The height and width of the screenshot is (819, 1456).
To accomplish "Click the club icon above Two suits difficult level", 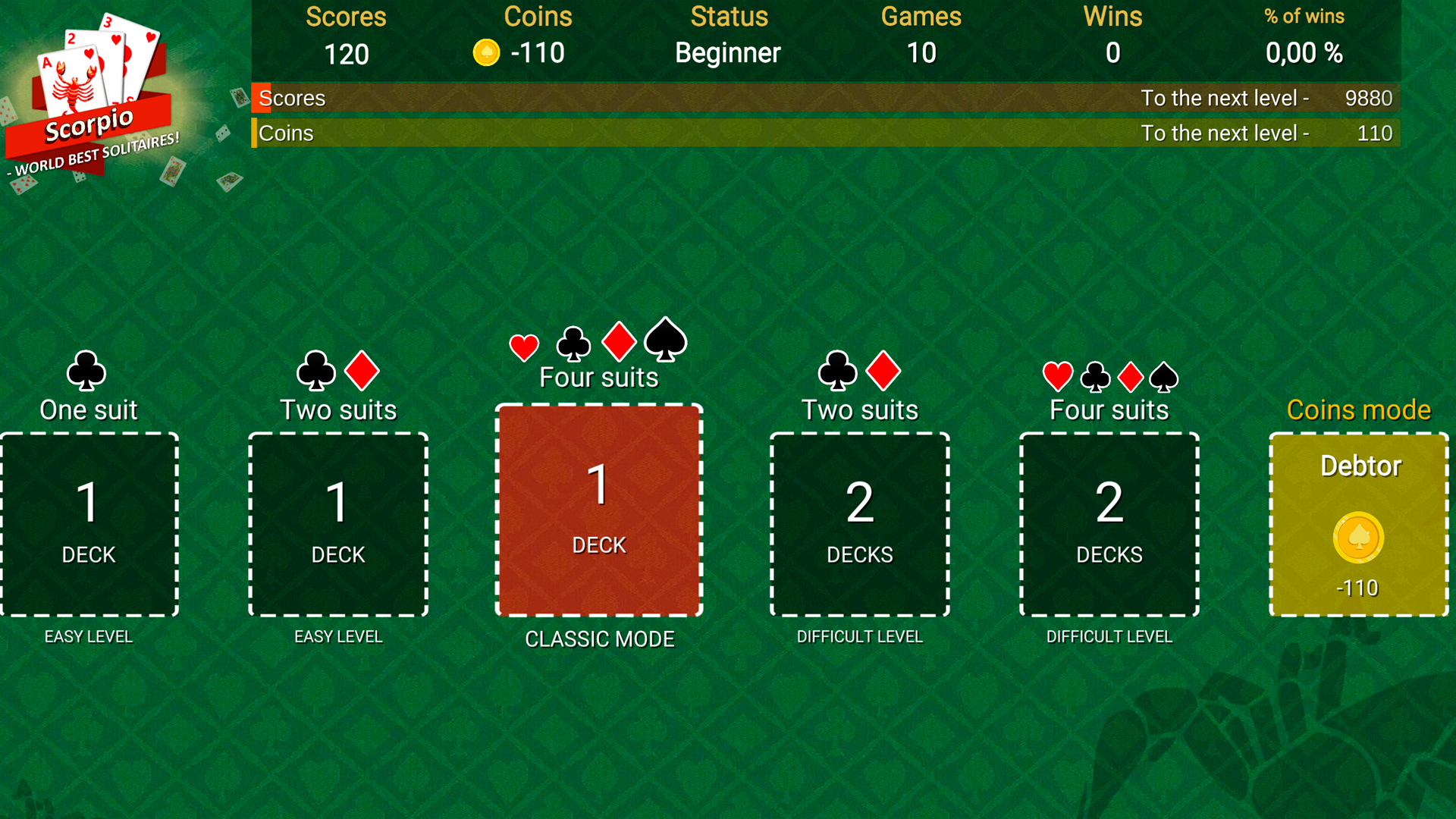I will point(837,371).
